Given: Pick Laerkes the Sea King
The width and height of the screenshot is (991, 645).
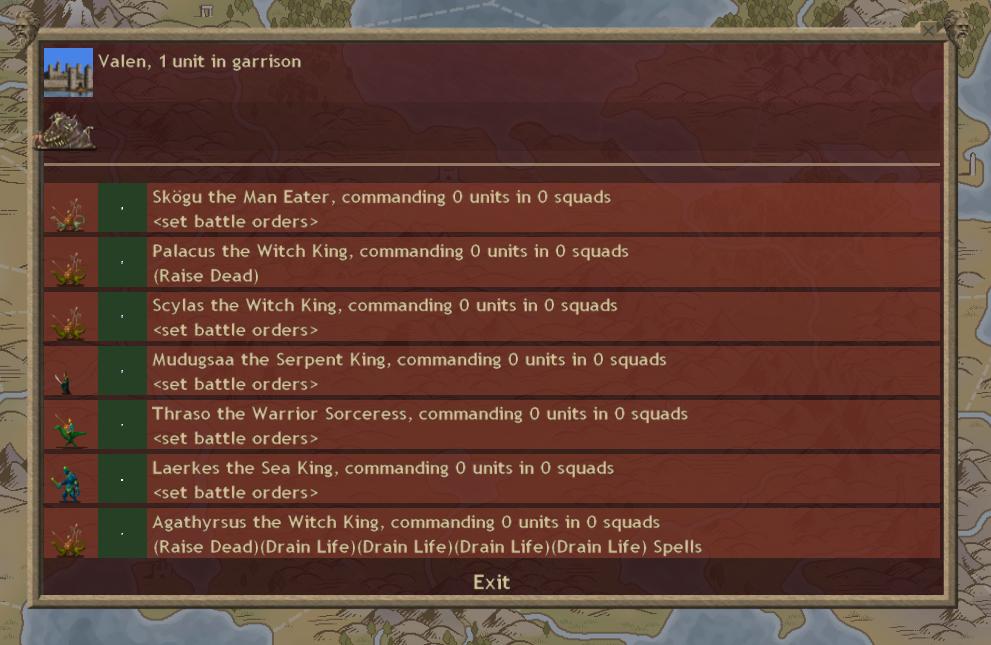Looking at the screenshot, I should point(383,468).
